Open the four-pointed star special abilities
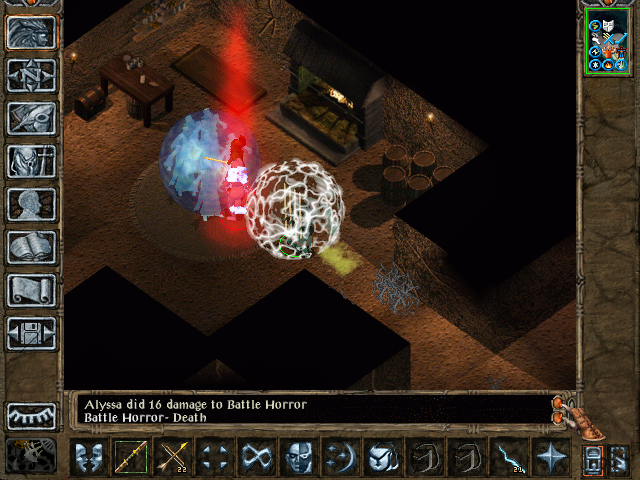640x480 pixels. (552, 458)
